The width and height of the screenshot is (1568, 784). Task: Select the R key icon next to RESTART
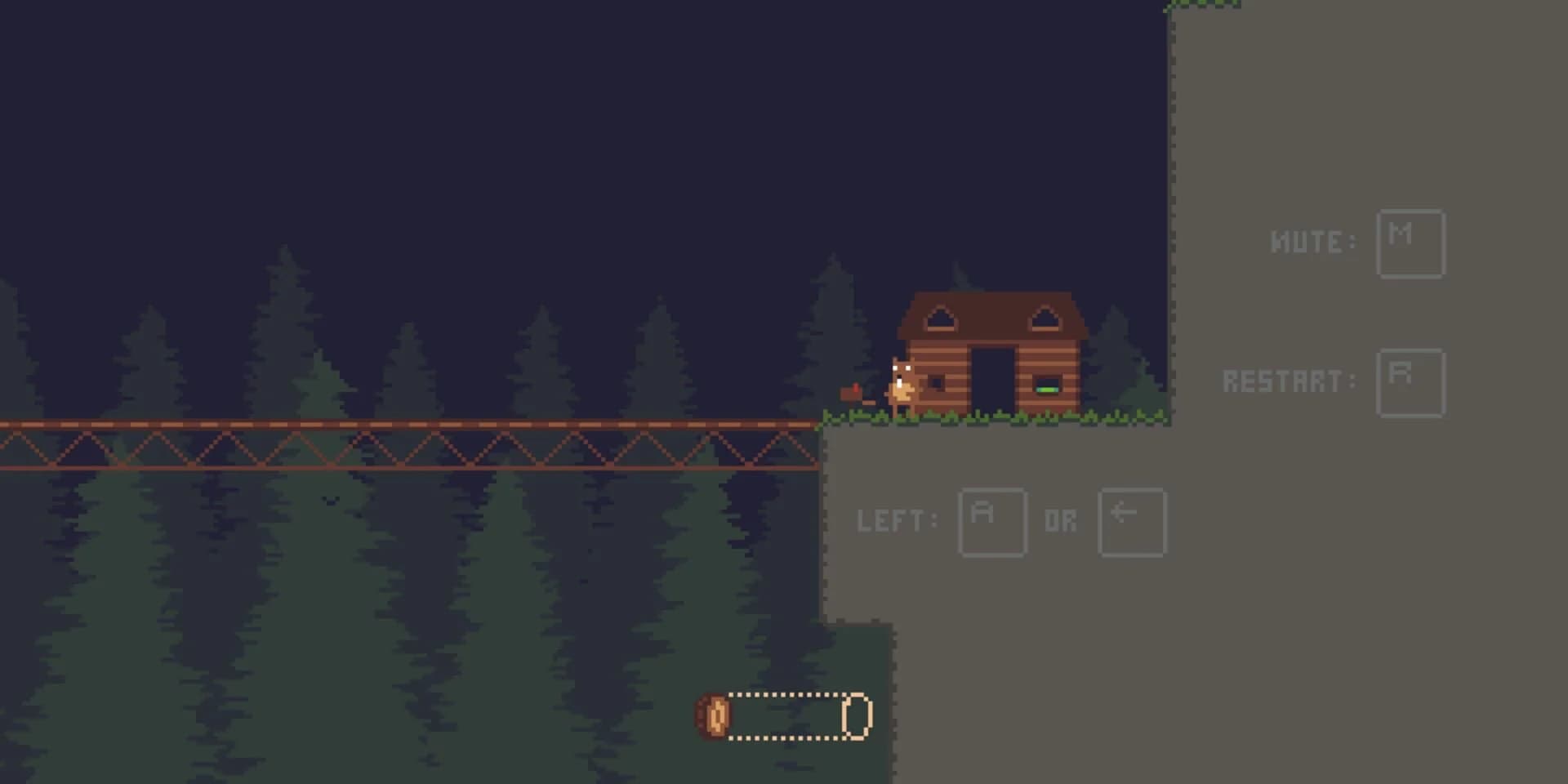click(1410, 382)
